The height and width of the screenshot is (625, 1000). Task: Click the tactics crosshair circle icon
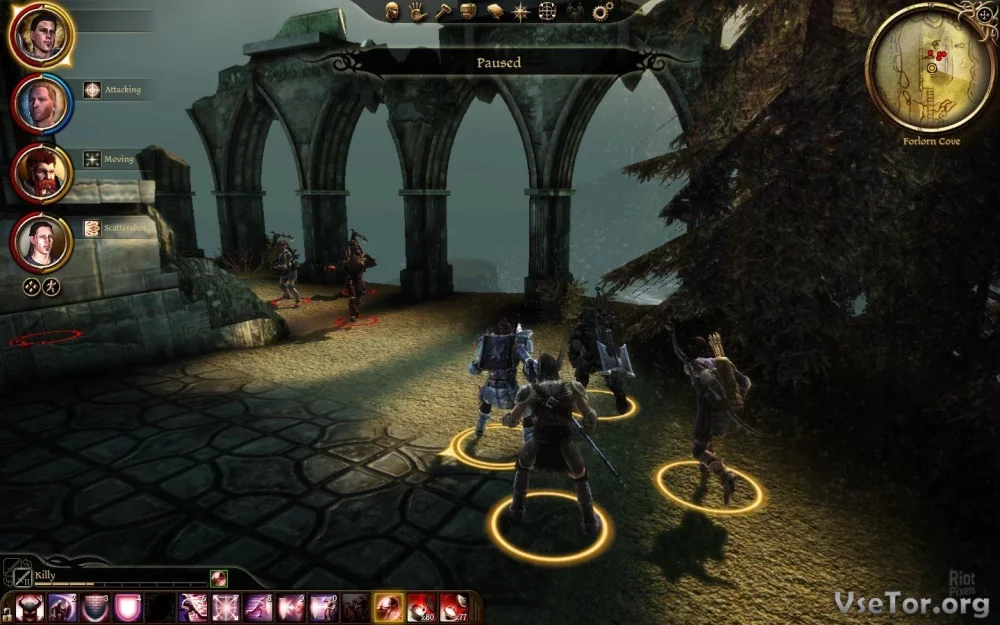pyautogui.click(x=547, y=12)
